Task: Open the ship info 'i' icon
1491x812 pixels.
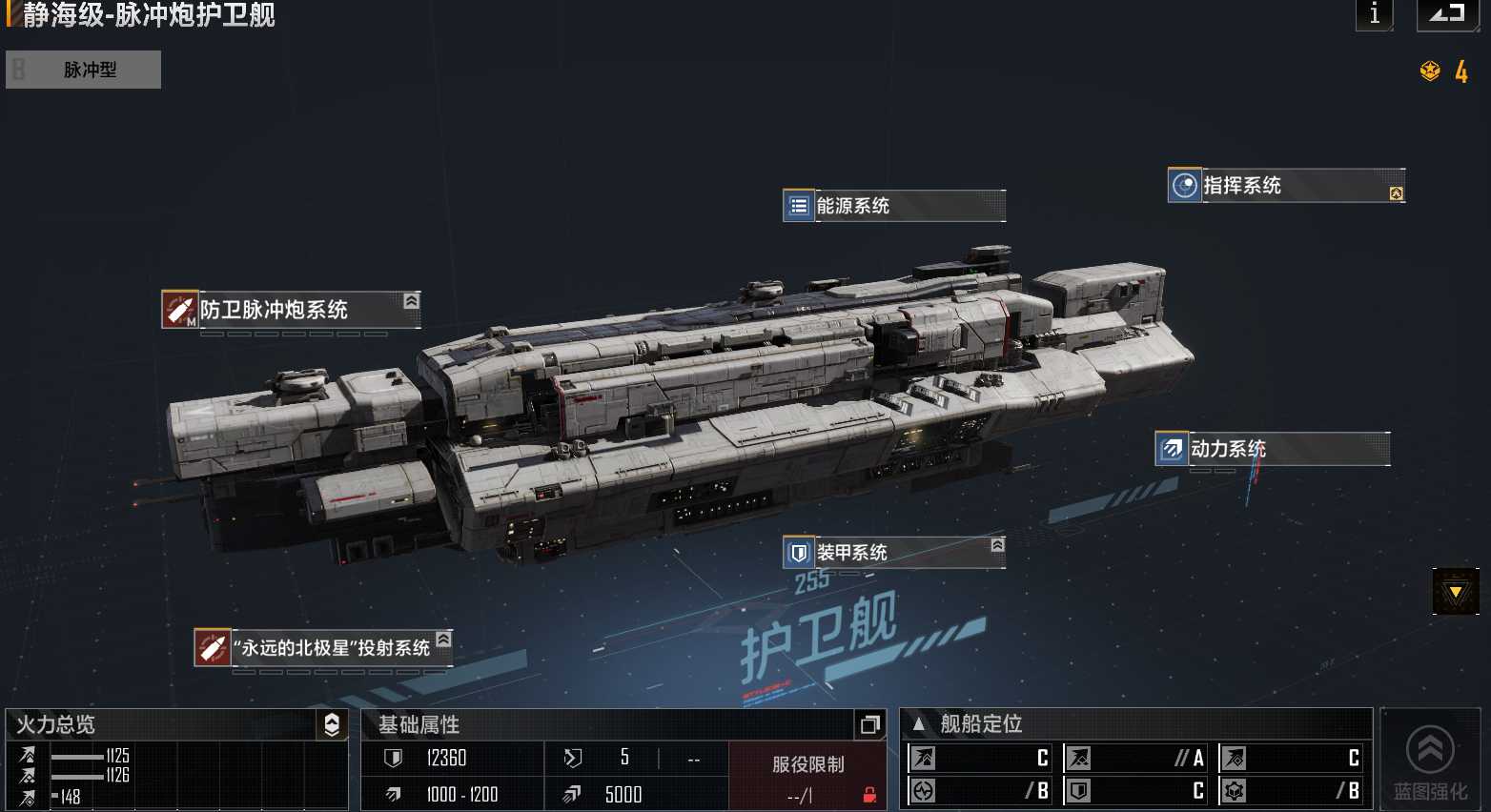Action: click(1374, 15)
